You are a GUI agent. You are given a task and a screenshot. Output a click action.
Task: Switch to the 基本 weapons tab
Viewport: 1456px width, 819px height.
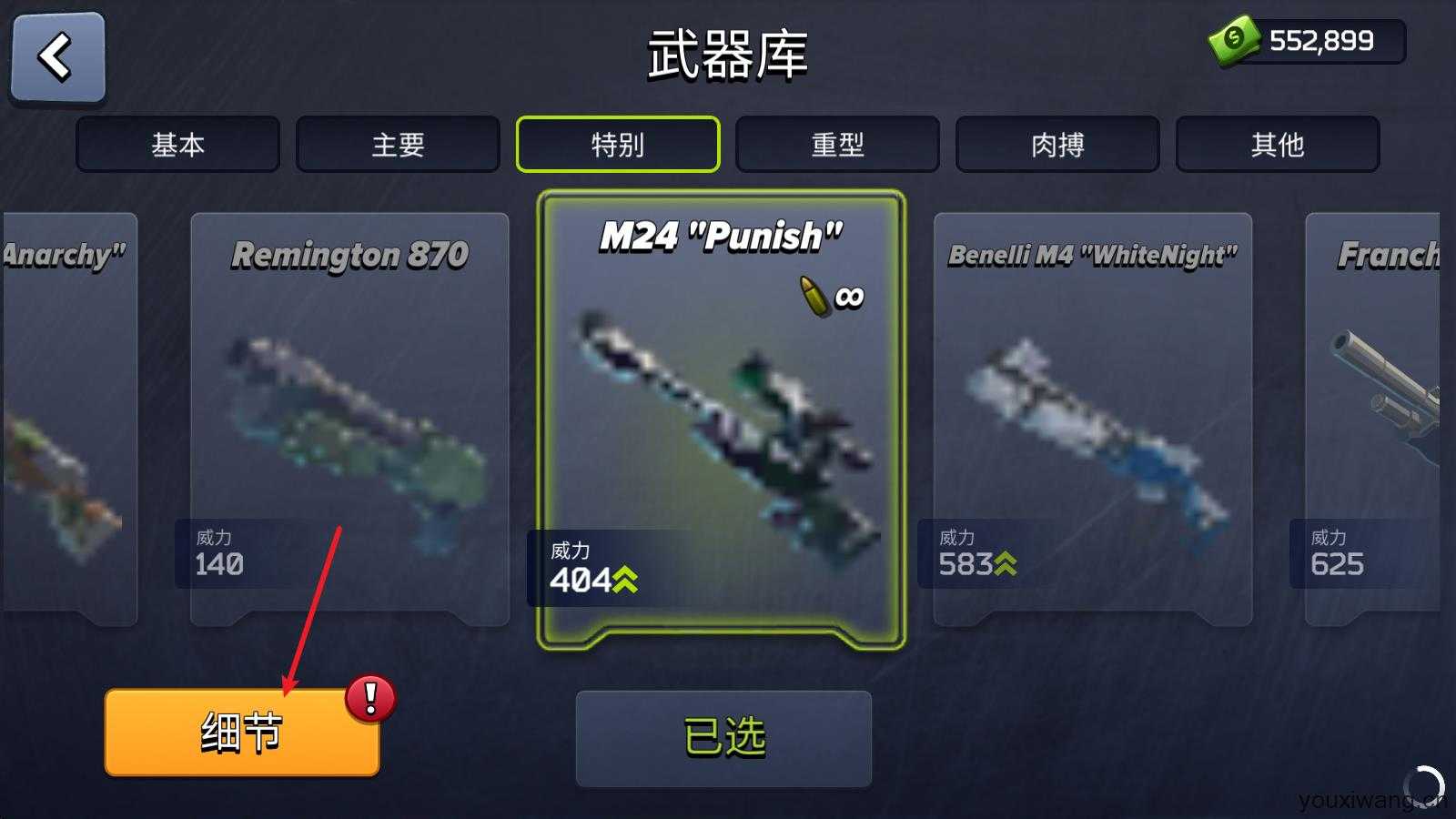(177, 144)
